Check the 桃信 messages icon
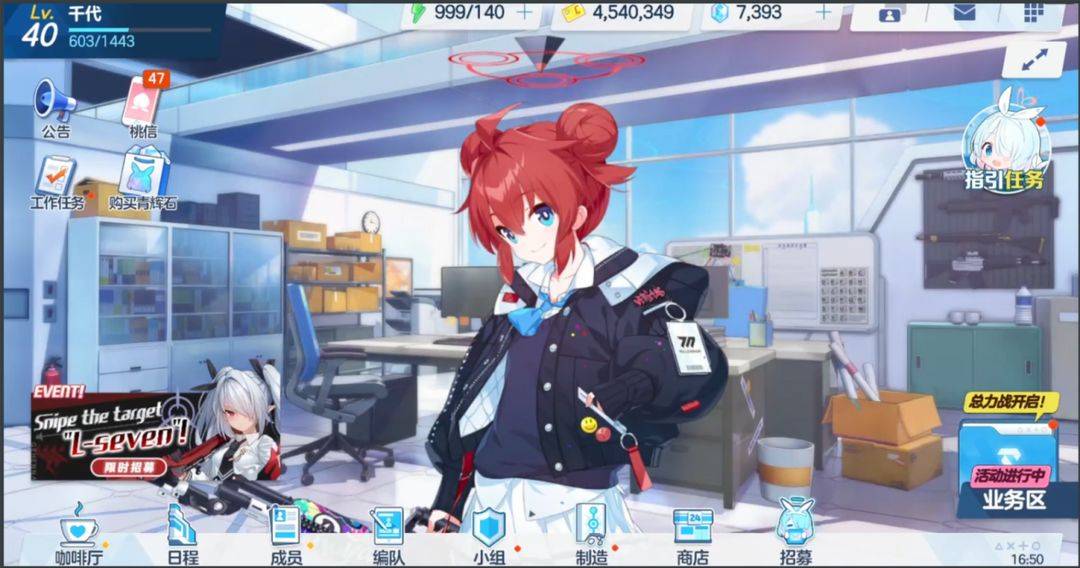 click(143, 105)
